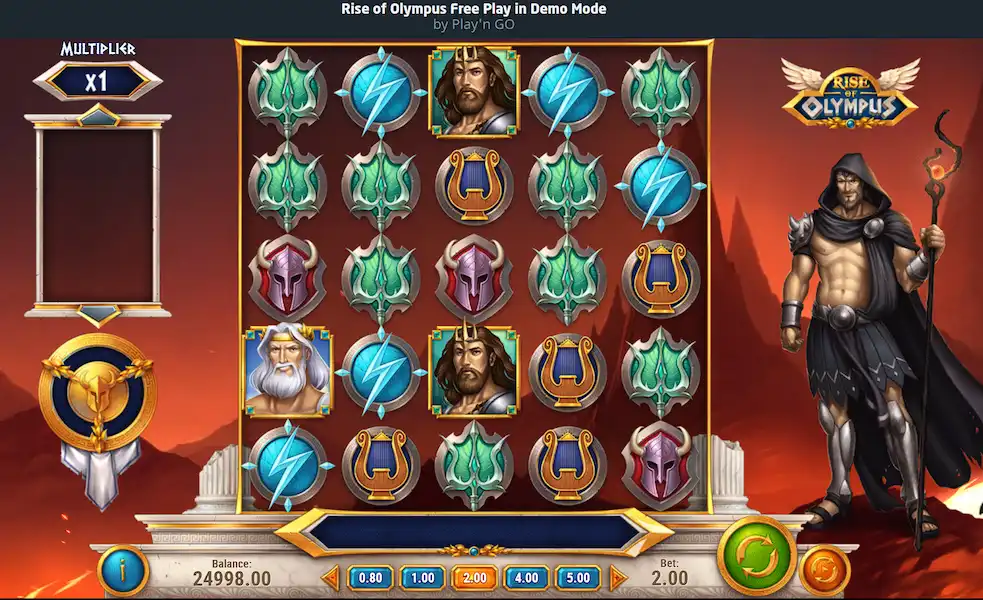This screenshot has width=983, height=600.
Task: Set the bet to 4.00
Action: click(x=526, y=577)
